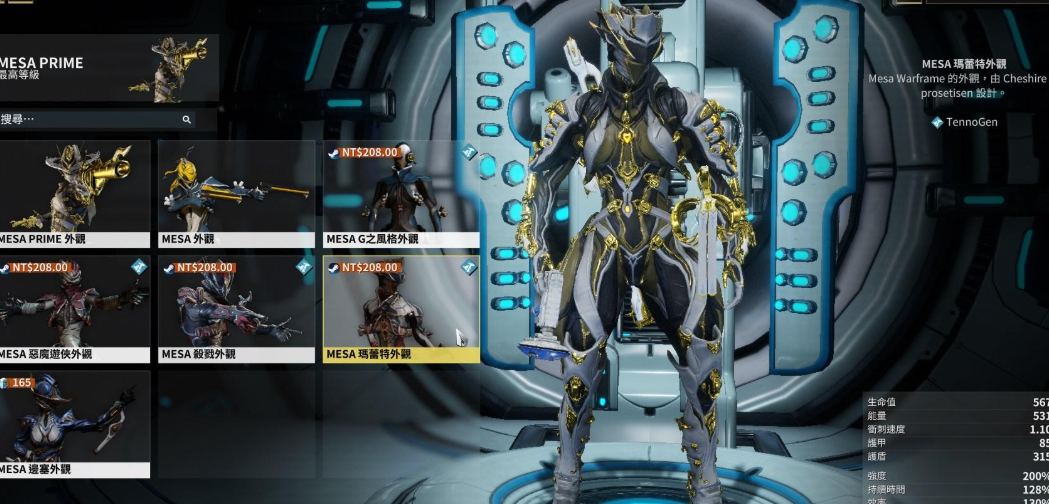Screen dimensions: 1049x504
Task: Pick the MESA G之風格外觀 skin
Action: pyautogui.click(x=401, y=193)
